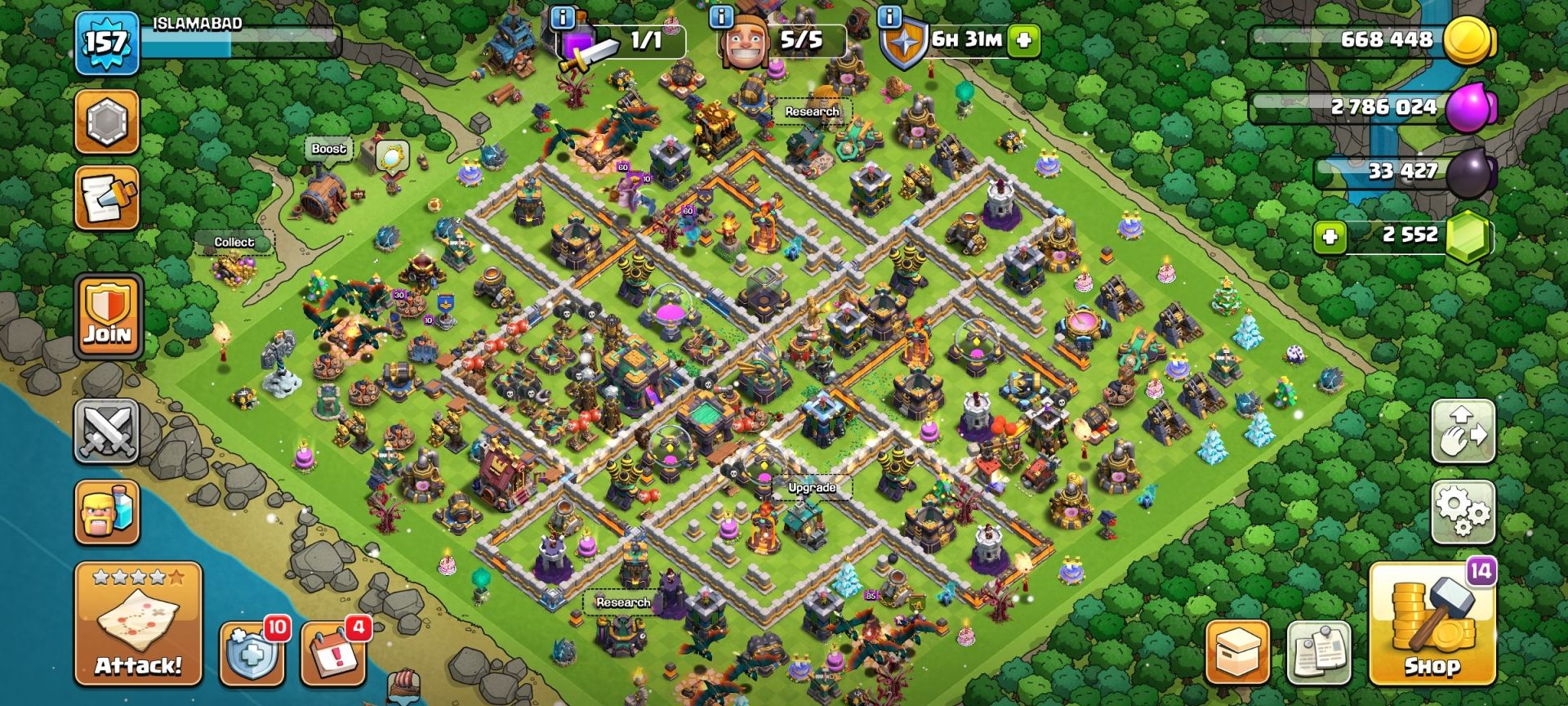
Task: Open the Settings gears button
Action: pos(1463,512)
